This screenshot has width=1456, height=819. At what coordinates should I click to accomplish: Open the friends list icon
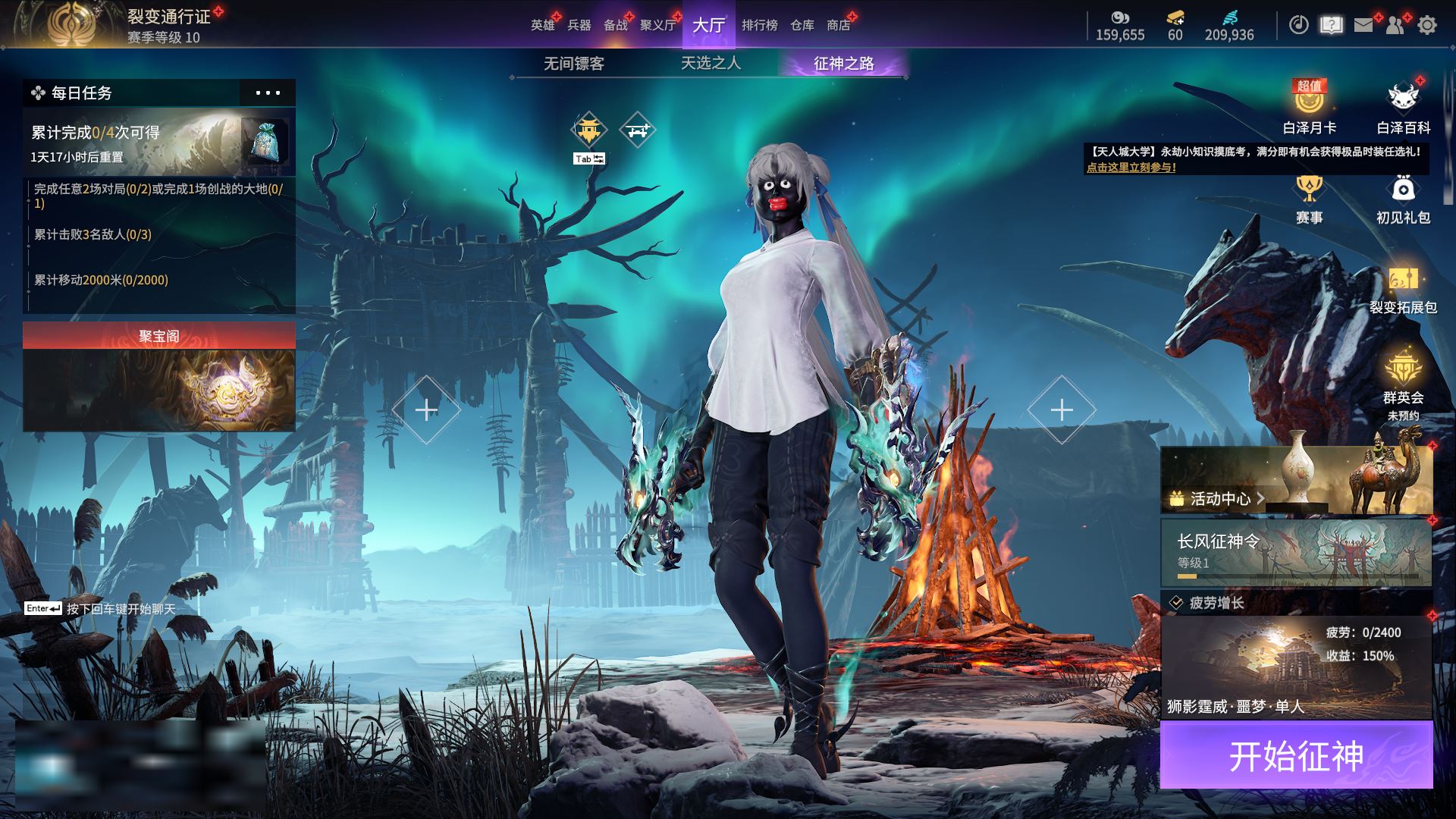point(1395,25)
